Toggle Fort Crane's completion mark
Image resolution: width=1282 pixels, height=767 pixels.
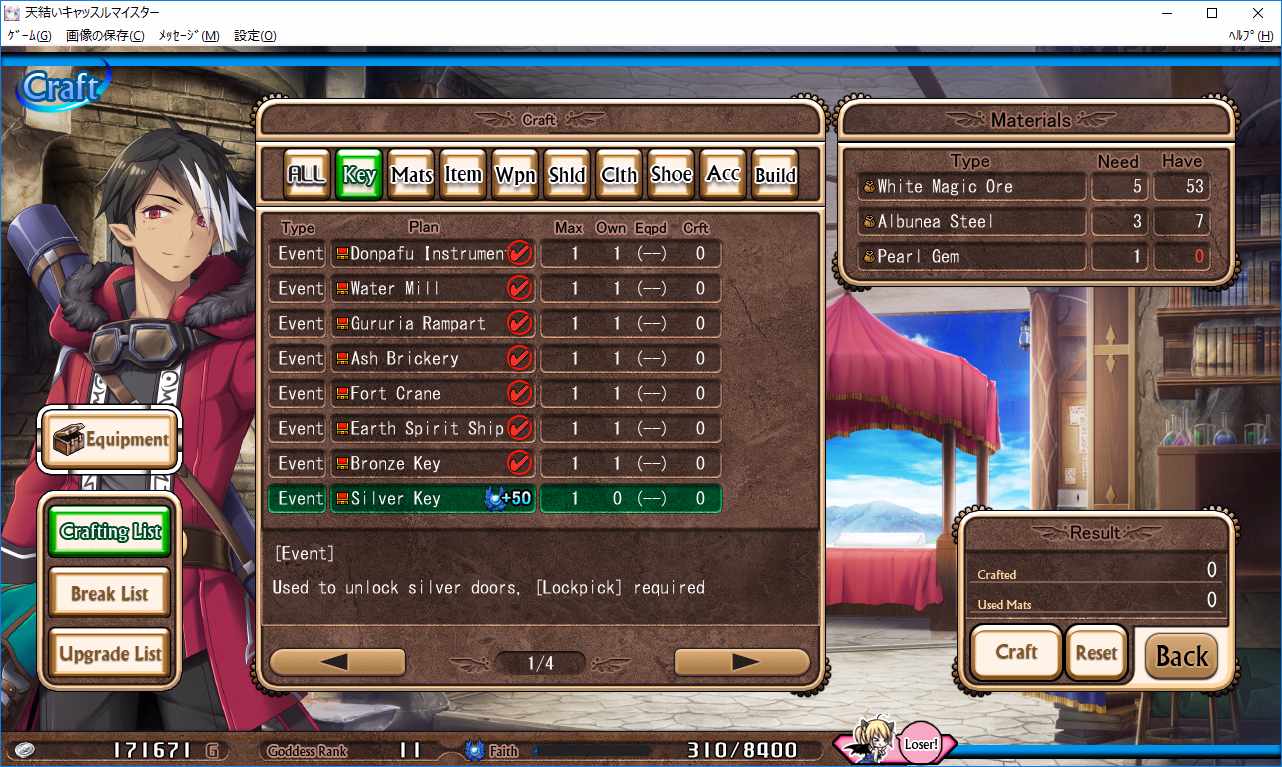[x=519, y=393]
